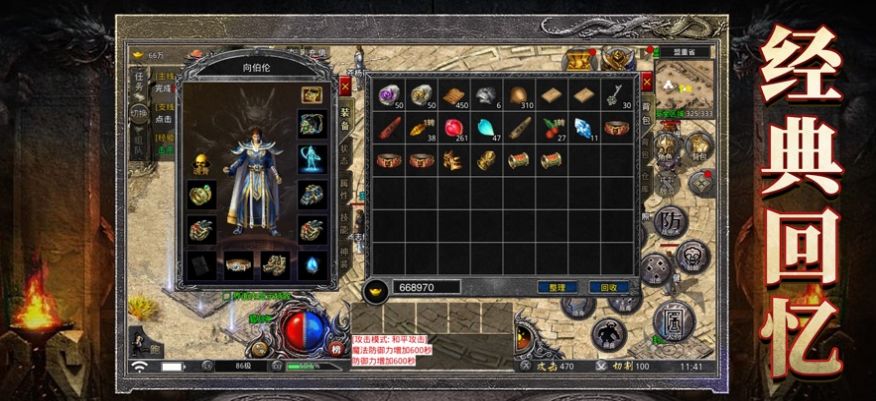This screenshot has width=876, height=401.
Task: Select the cyan gem stack of 47
Action: [x=486, y=127]
